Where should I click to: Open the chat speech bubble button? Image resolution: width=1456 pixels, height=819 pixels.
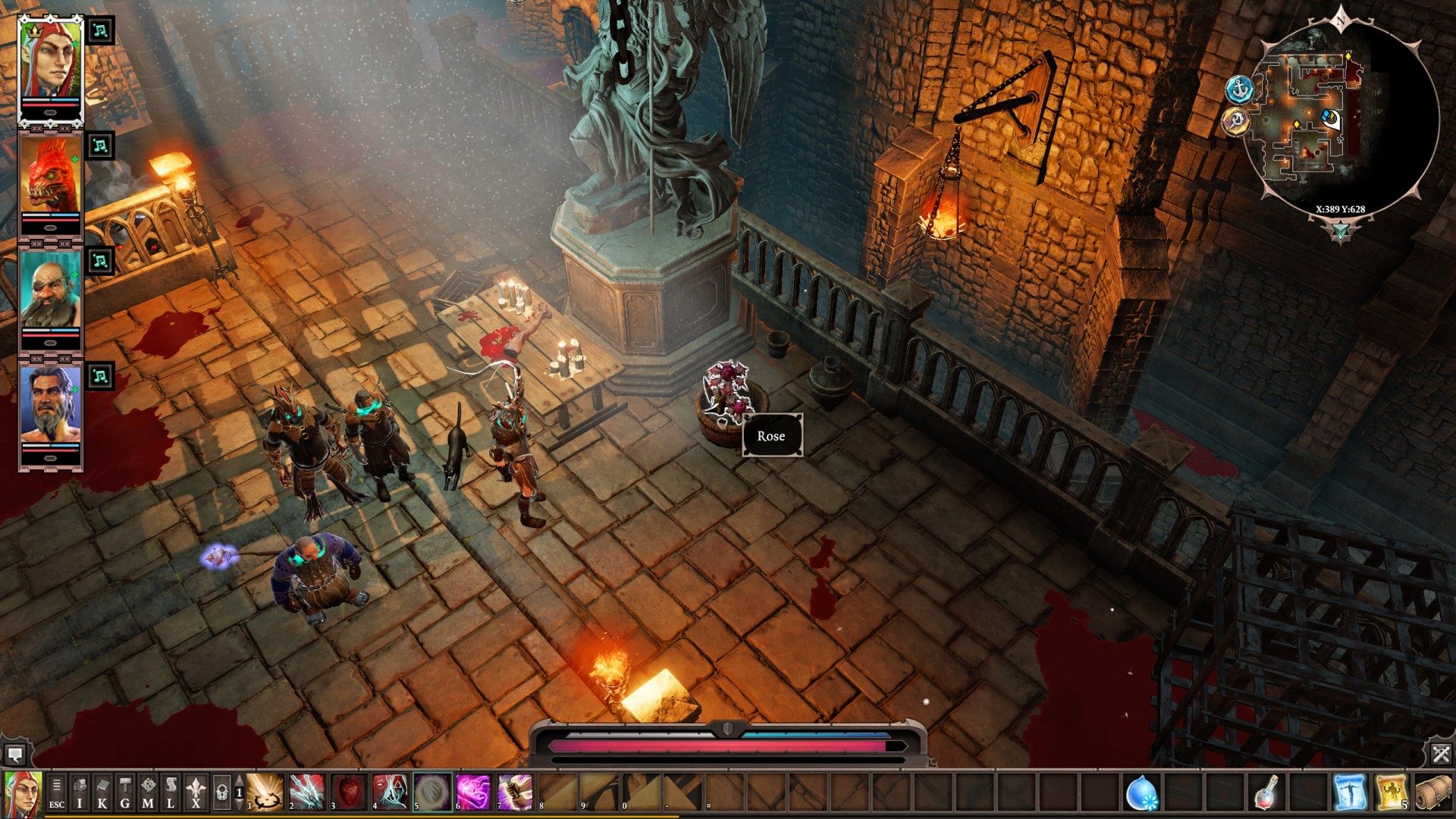pos(14,755)
